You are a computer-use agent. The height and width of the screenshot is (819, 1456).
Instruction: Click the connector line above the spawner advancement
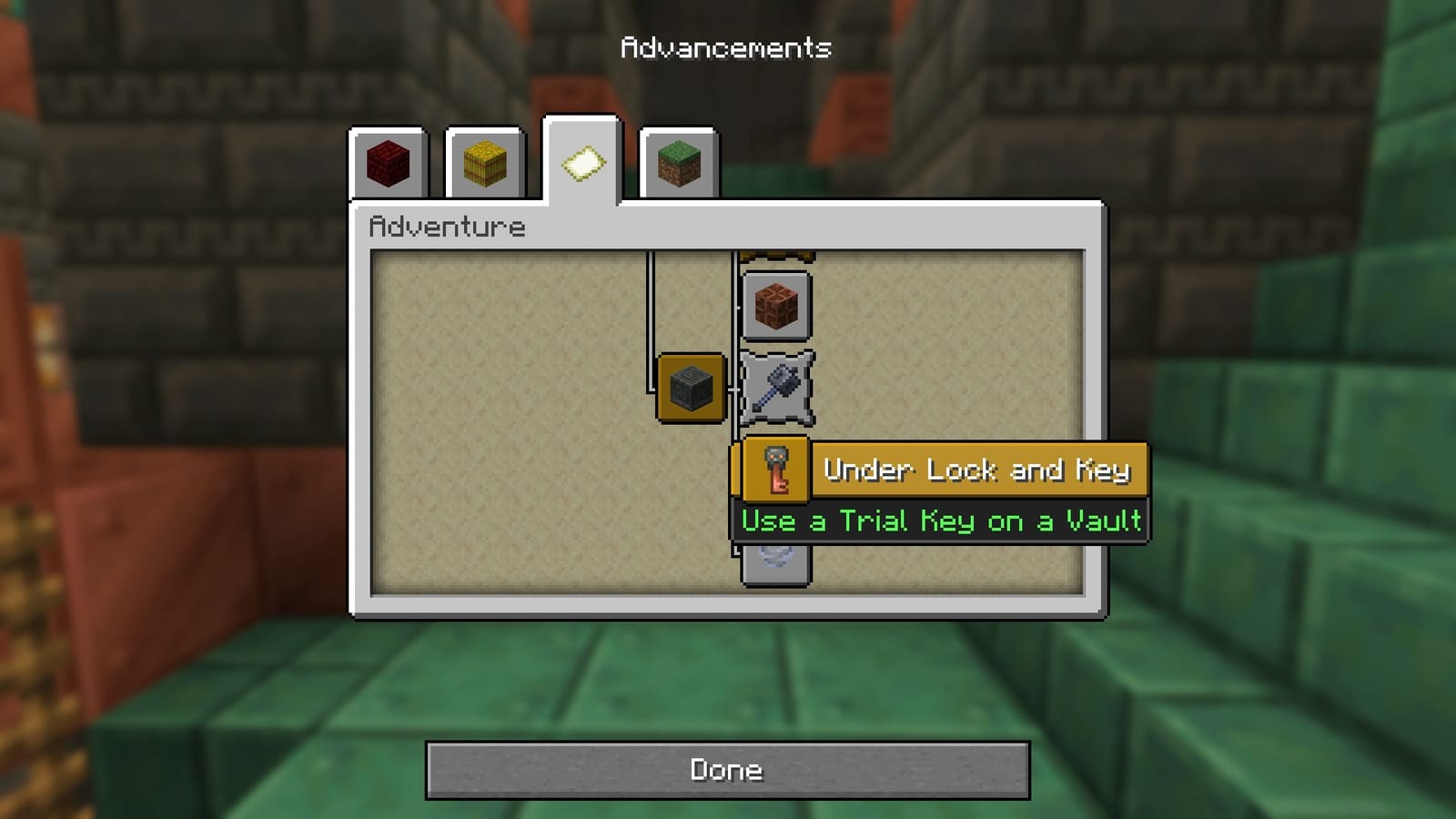[649, 309]
